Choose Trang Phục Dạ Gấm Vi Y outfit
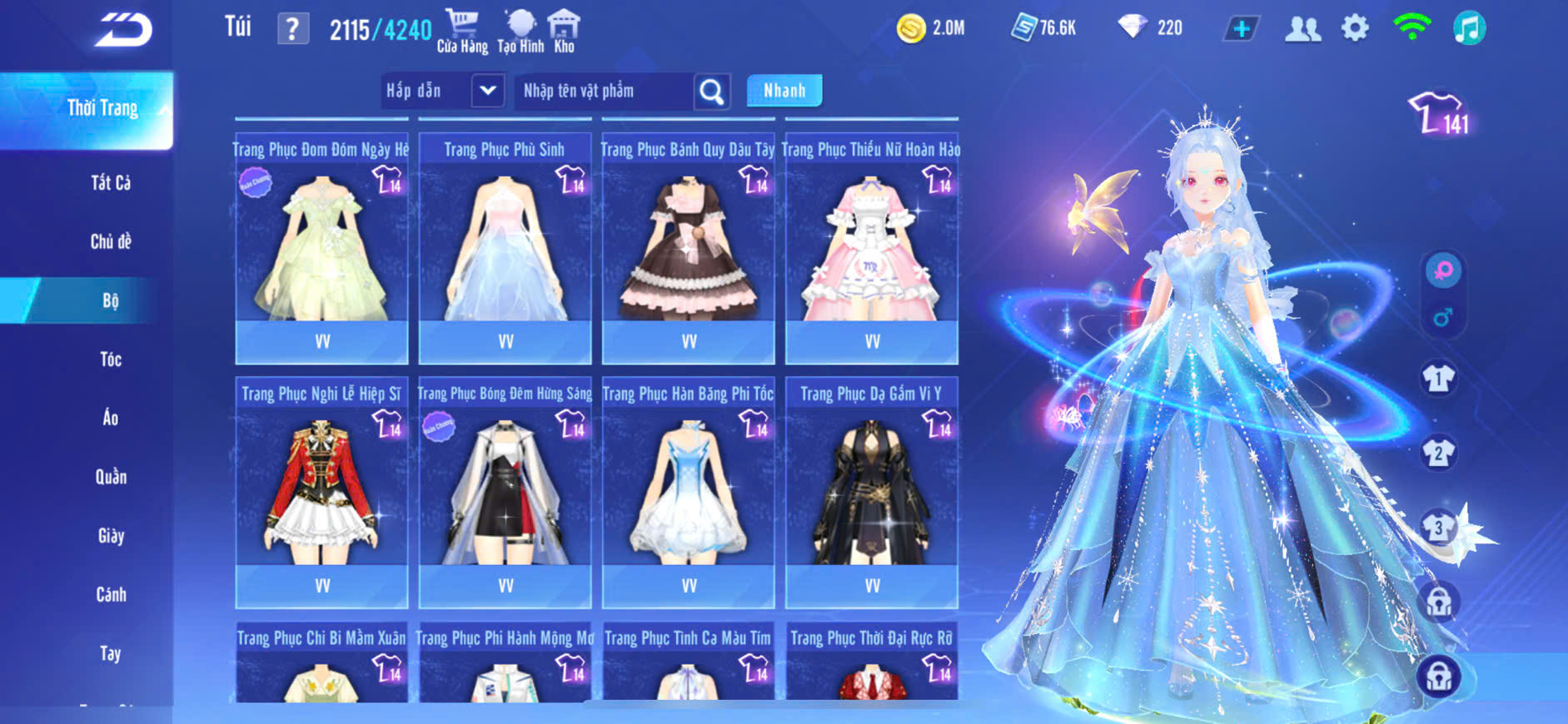This screenshot has height=724, width=1568. point(871,493)
